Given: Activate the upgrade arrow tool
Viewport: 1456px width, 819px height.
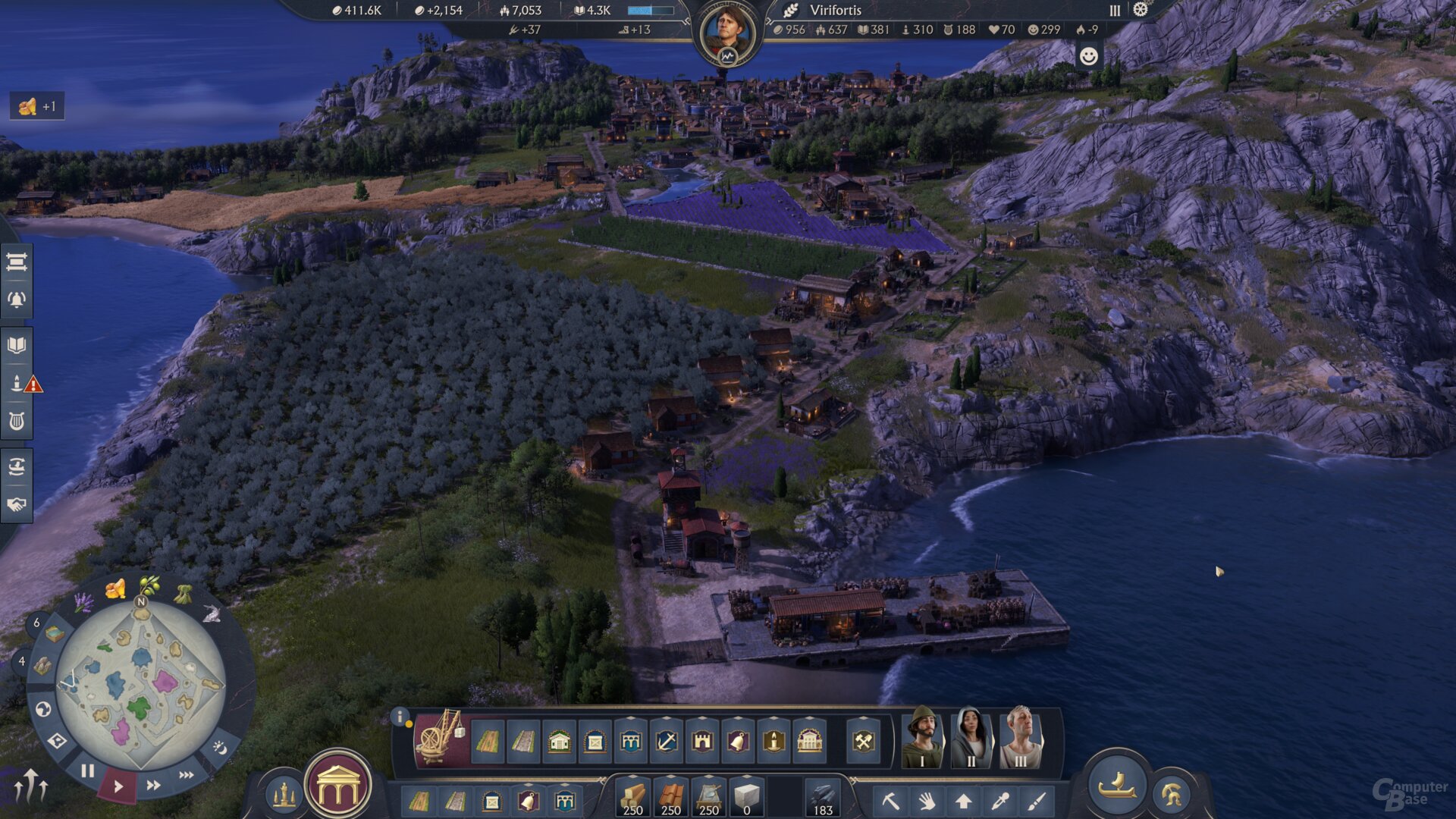Looking at the screenshot, I should coord(963,801).
